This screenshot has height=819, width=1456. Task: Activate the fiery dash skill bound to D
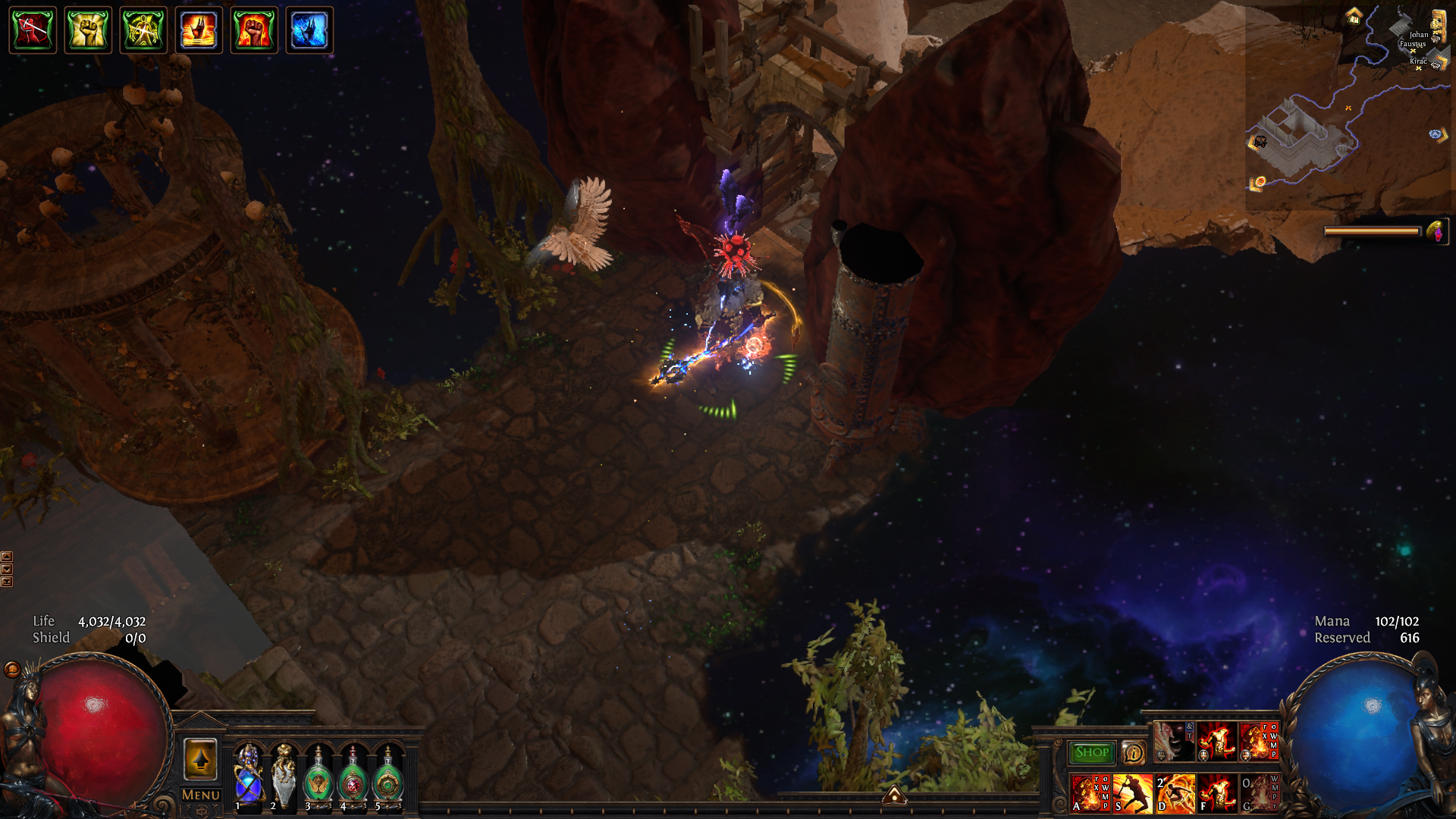(x=1175, y=793)
